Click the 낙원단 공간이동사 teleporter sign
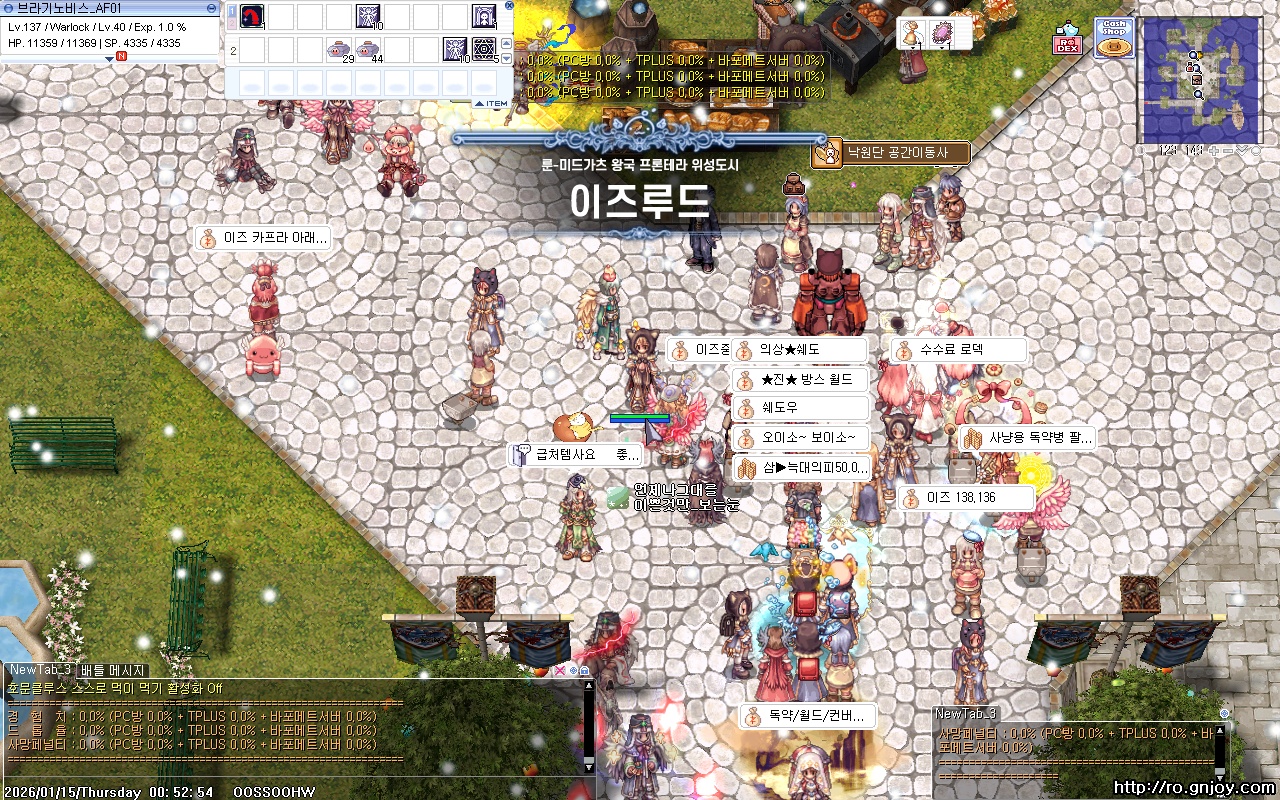 pyautogui.click(x=890, y=153)
